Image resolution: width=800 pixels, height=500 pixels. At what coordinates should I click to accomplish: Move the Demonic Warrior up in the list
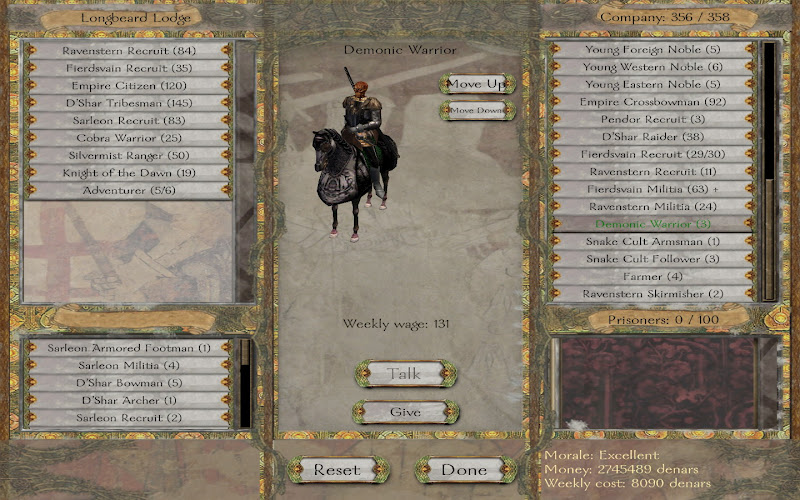pyautogui.click(x=476, y=84)
